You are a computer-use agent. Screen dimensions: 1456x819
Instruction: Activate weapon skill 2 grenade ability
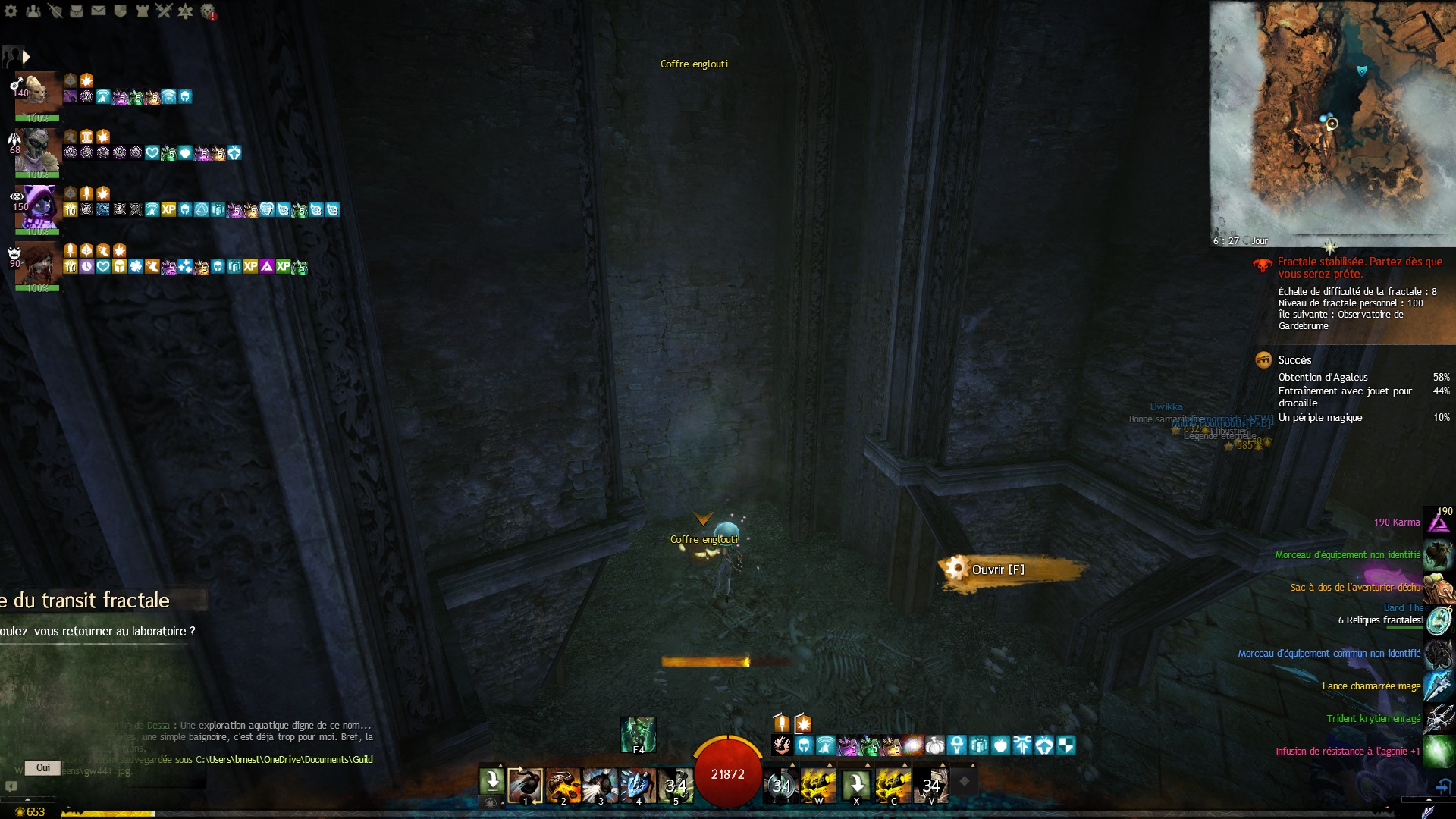[563, 786]
